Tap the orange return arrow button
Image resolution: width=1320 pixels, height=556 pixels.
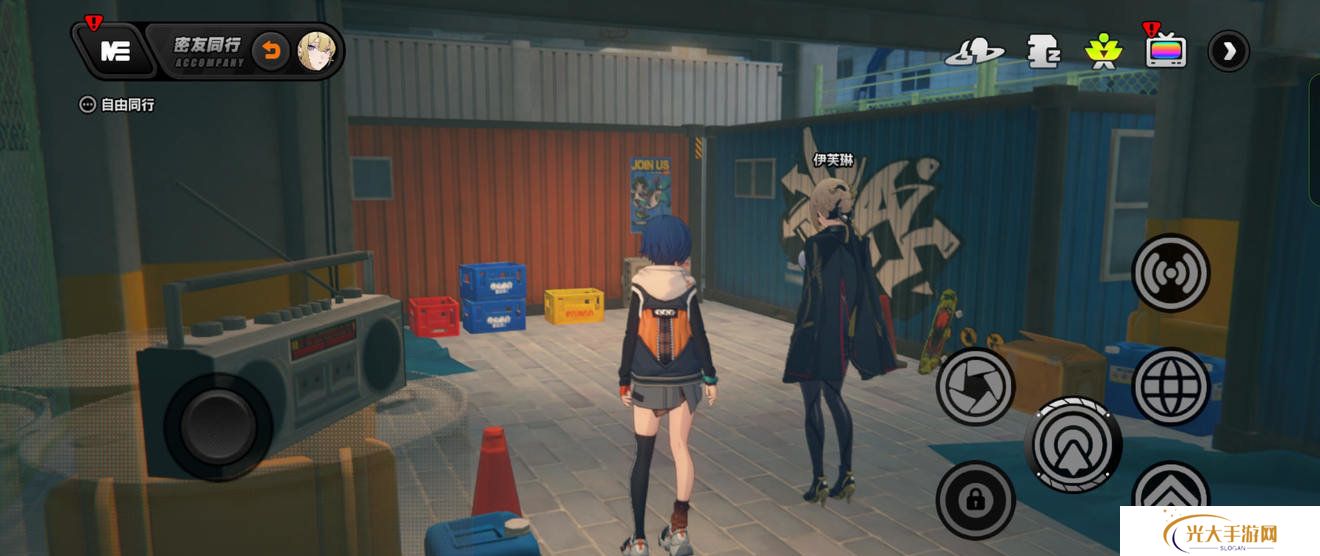tap(270, 50)
